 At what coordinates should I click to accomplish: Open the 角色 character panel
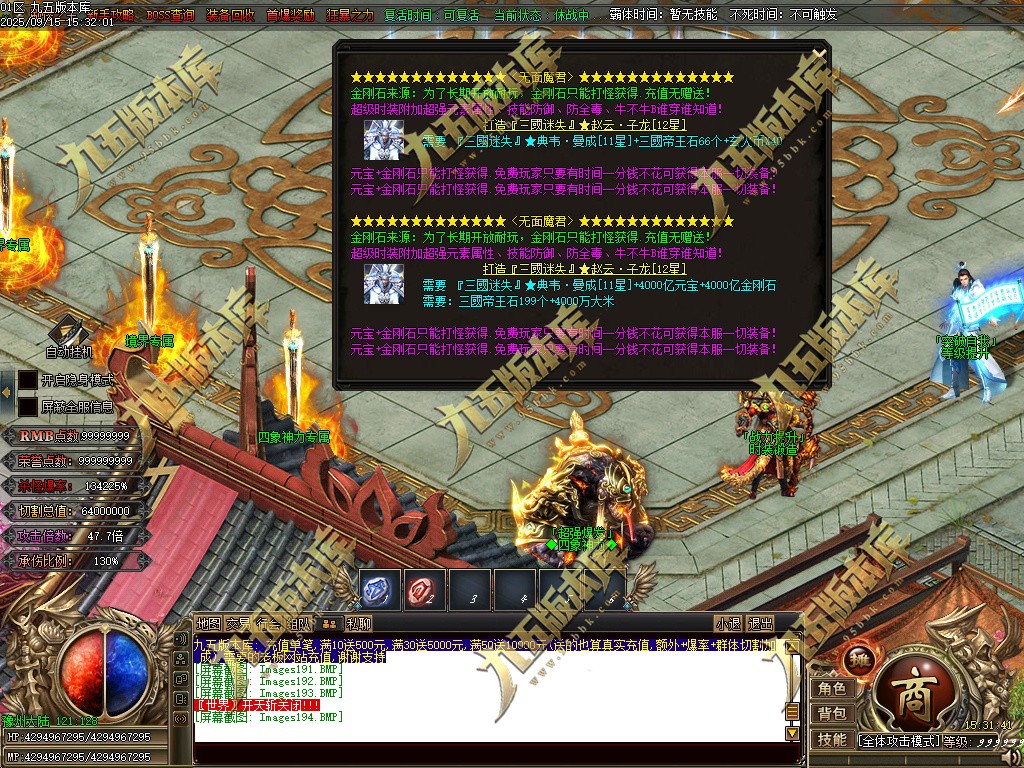coord(831,689)
